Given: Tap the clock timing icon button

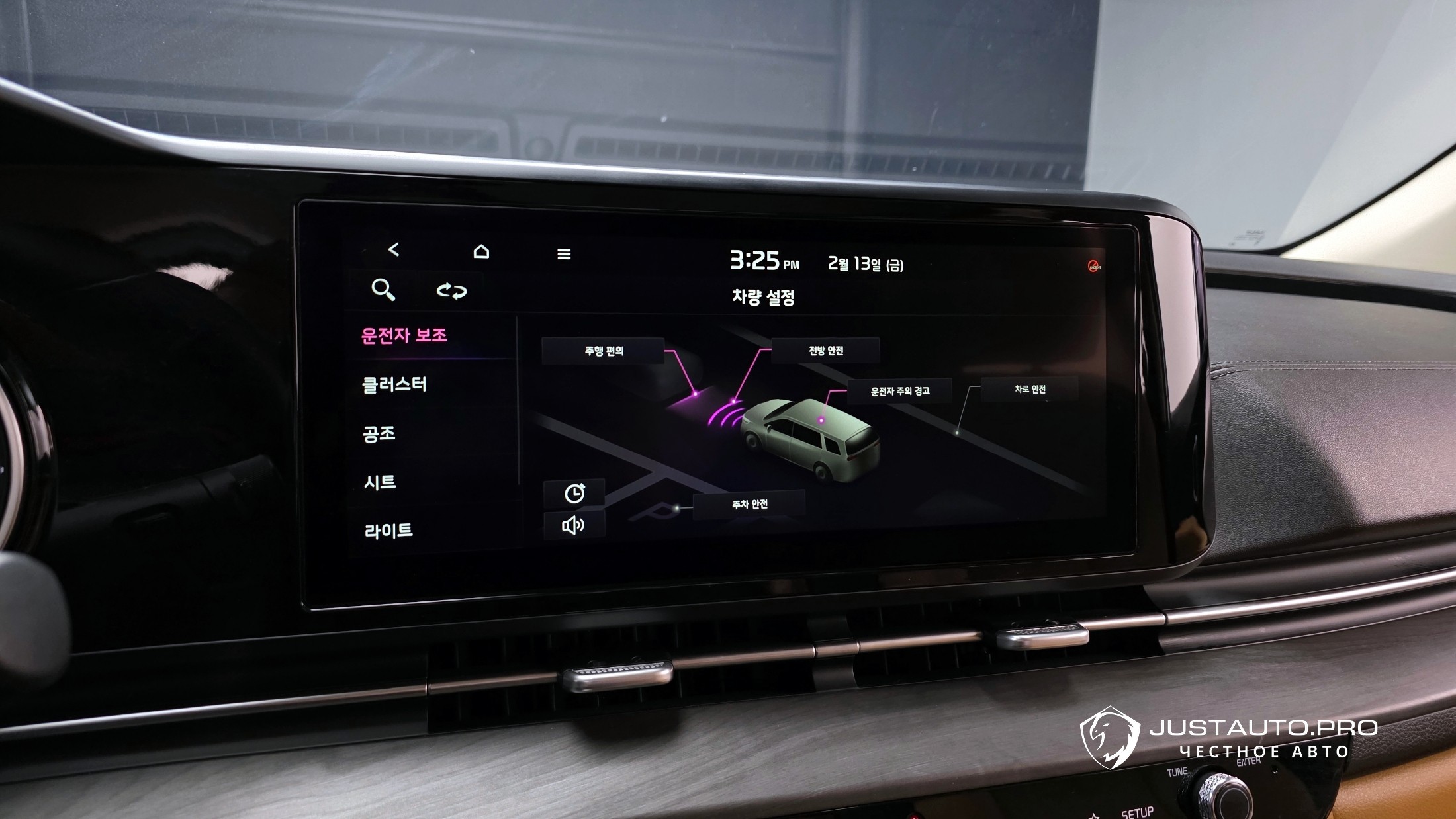Looking at the screenshot, I should pos(574,494).
